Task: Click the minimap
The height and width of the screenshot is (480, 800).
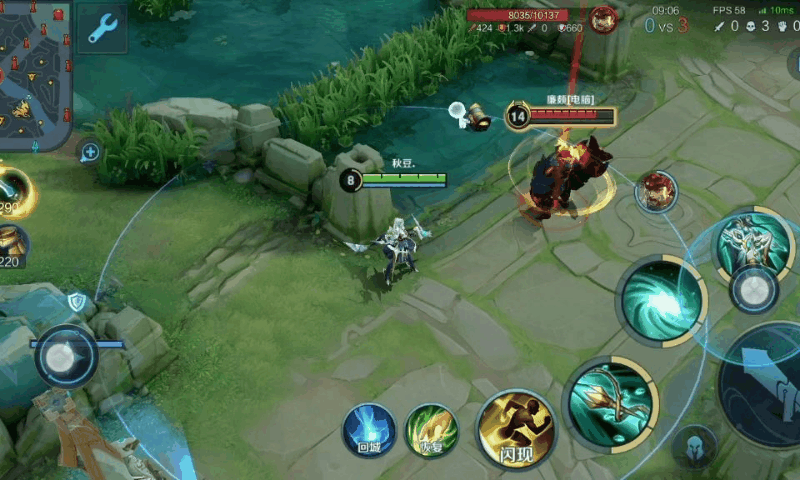Action: [x=34, y=74]
